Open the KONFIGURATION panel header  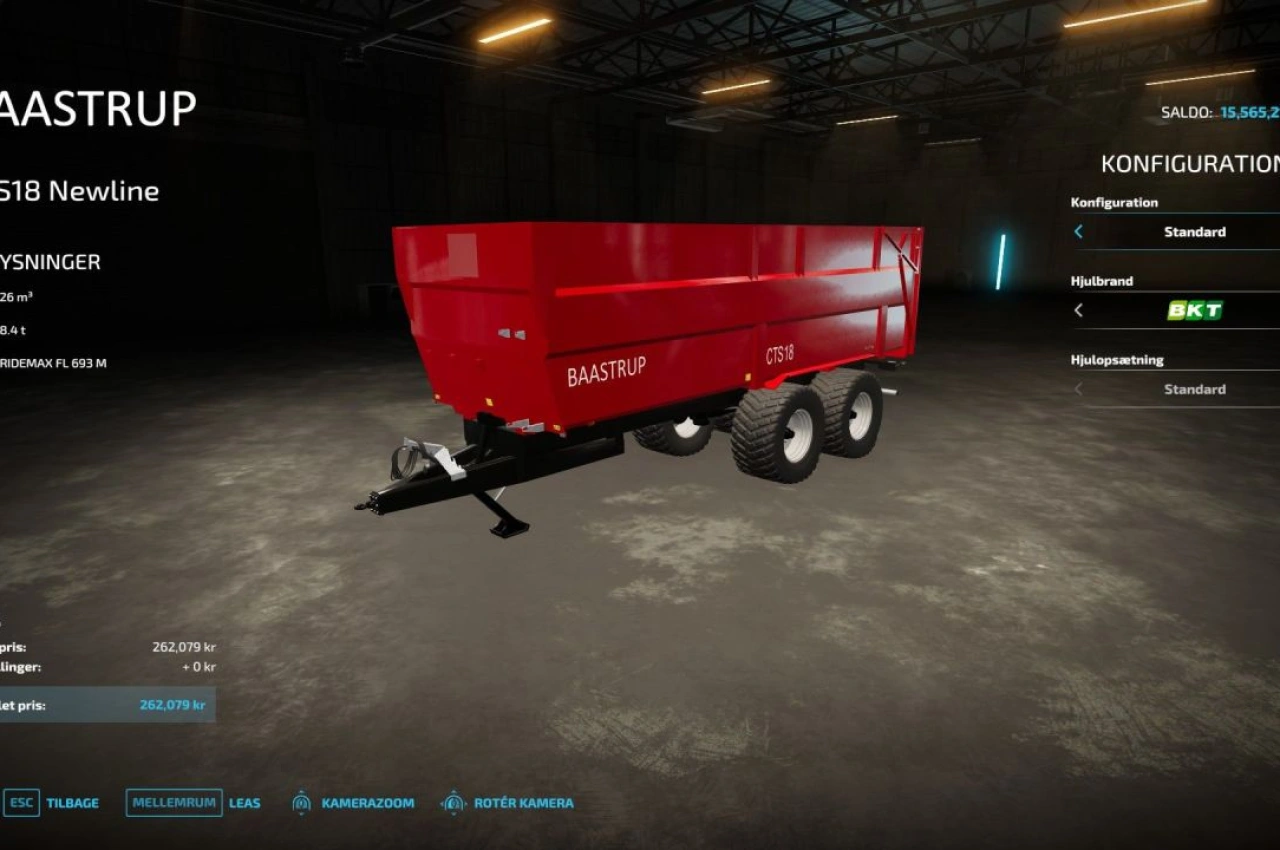(x=1190, y=161)
